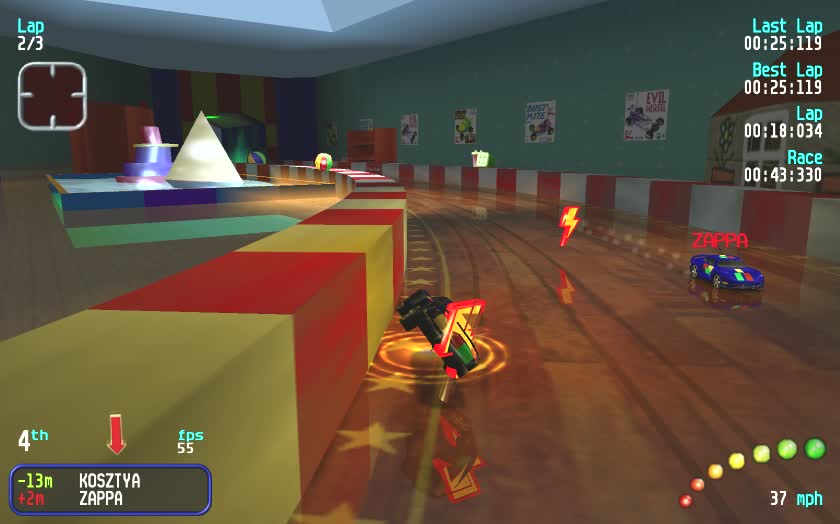Click the KOSZTYA row in the gap panel
Image resolution: width=840 pixels, height=524 pixels.
click(110, 481)
